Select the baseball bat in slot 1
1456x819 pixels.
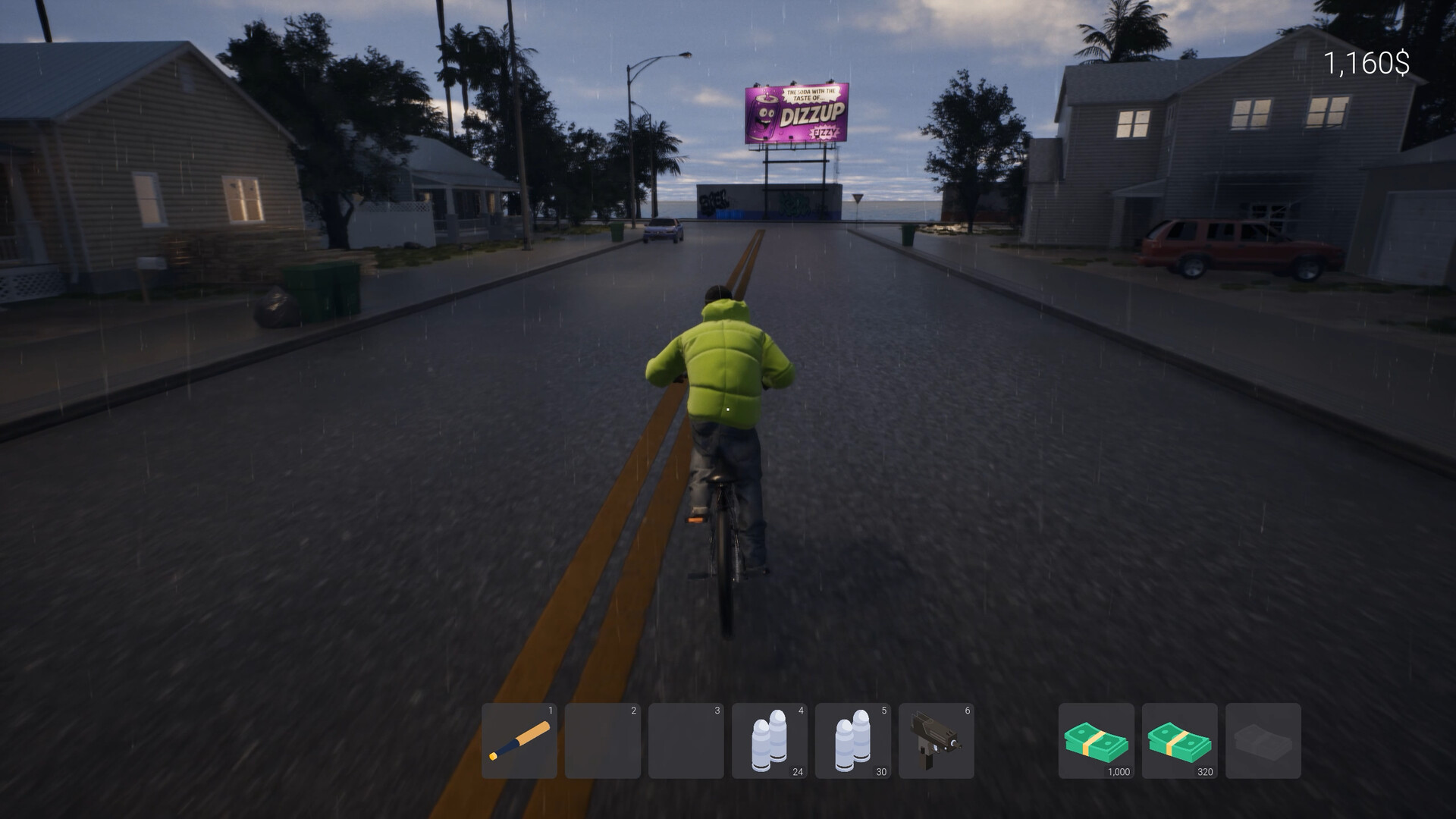pos(519,740)
